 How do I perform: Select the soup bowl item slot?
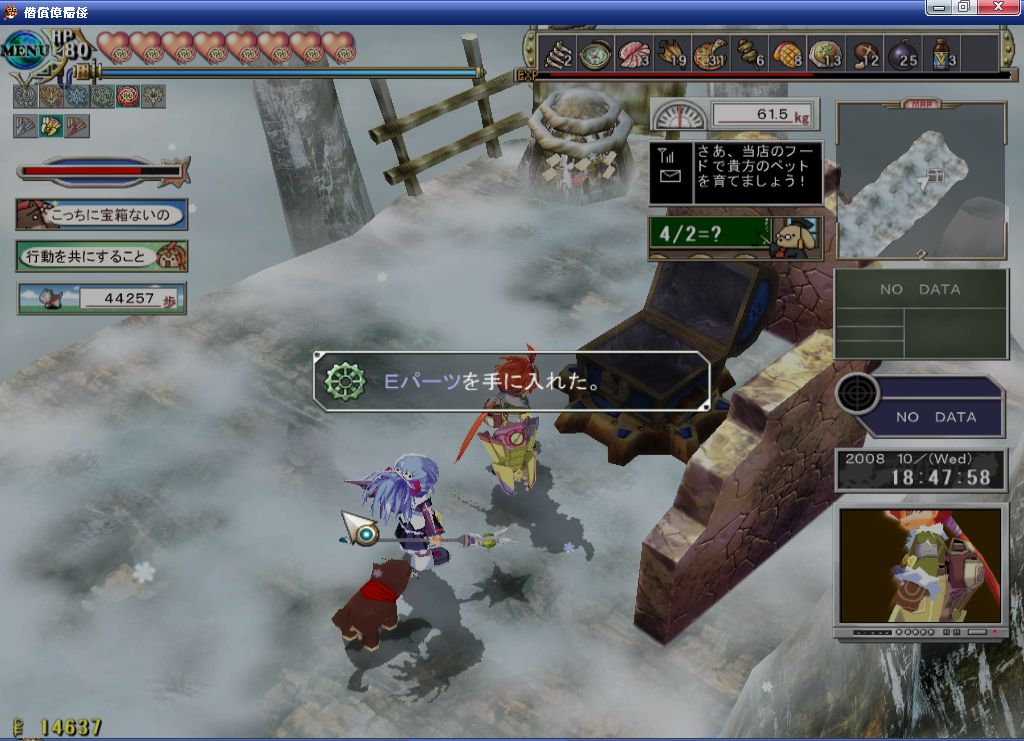595,53
